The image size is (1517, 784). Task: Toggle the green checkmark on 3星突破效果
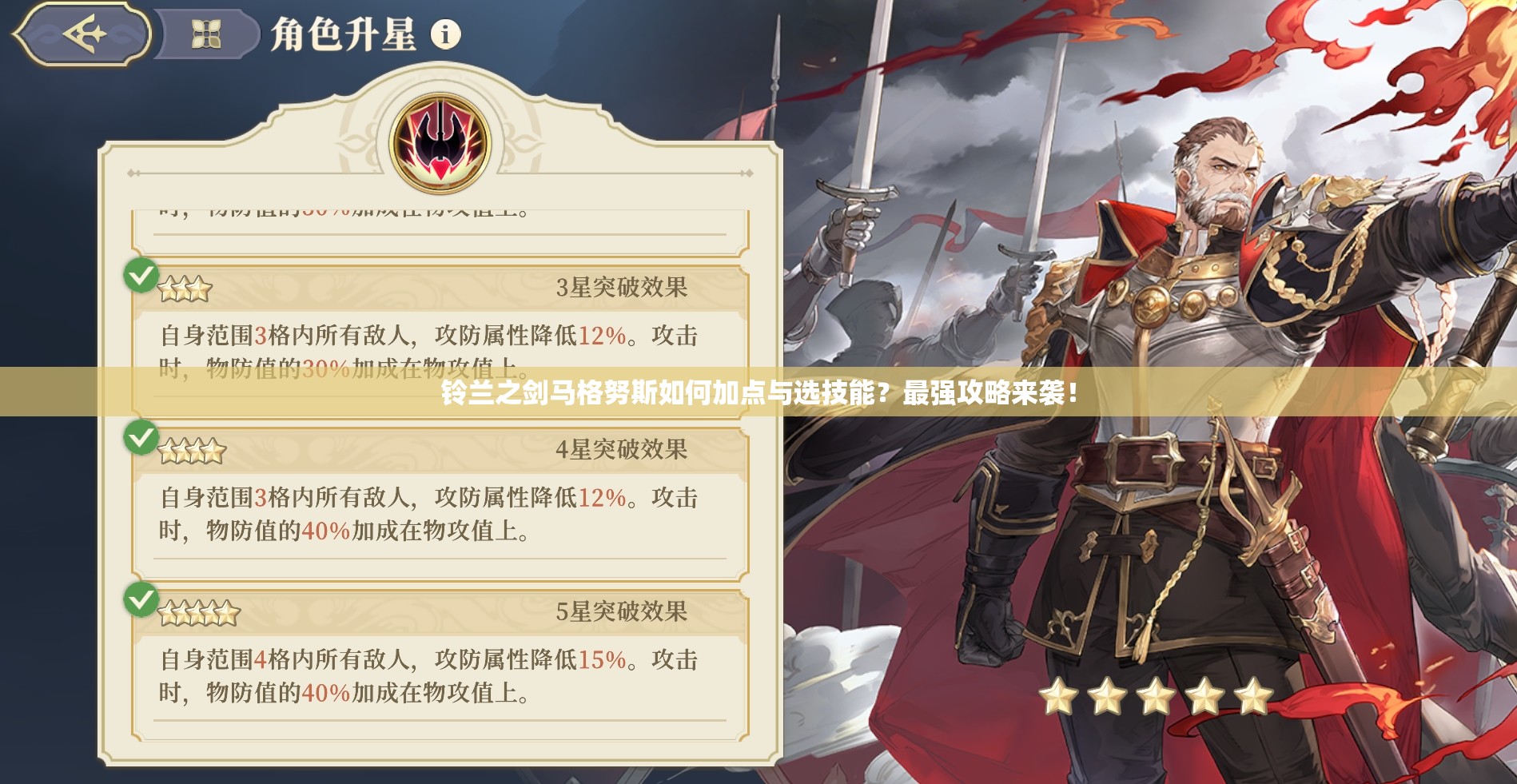pos(141,277)
